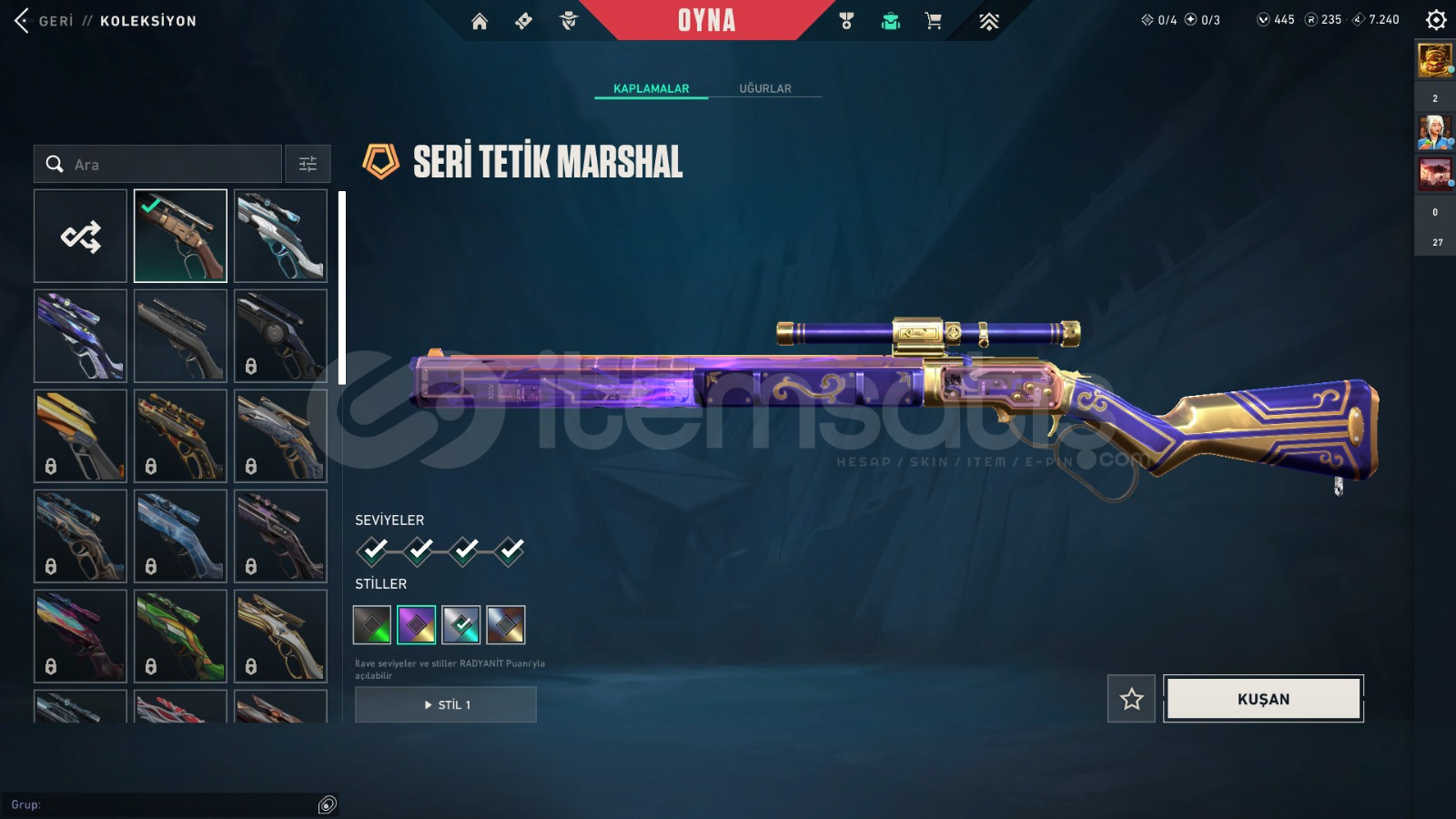Open the home screen icon
1456x819 pixels.
tap(480, 21)
